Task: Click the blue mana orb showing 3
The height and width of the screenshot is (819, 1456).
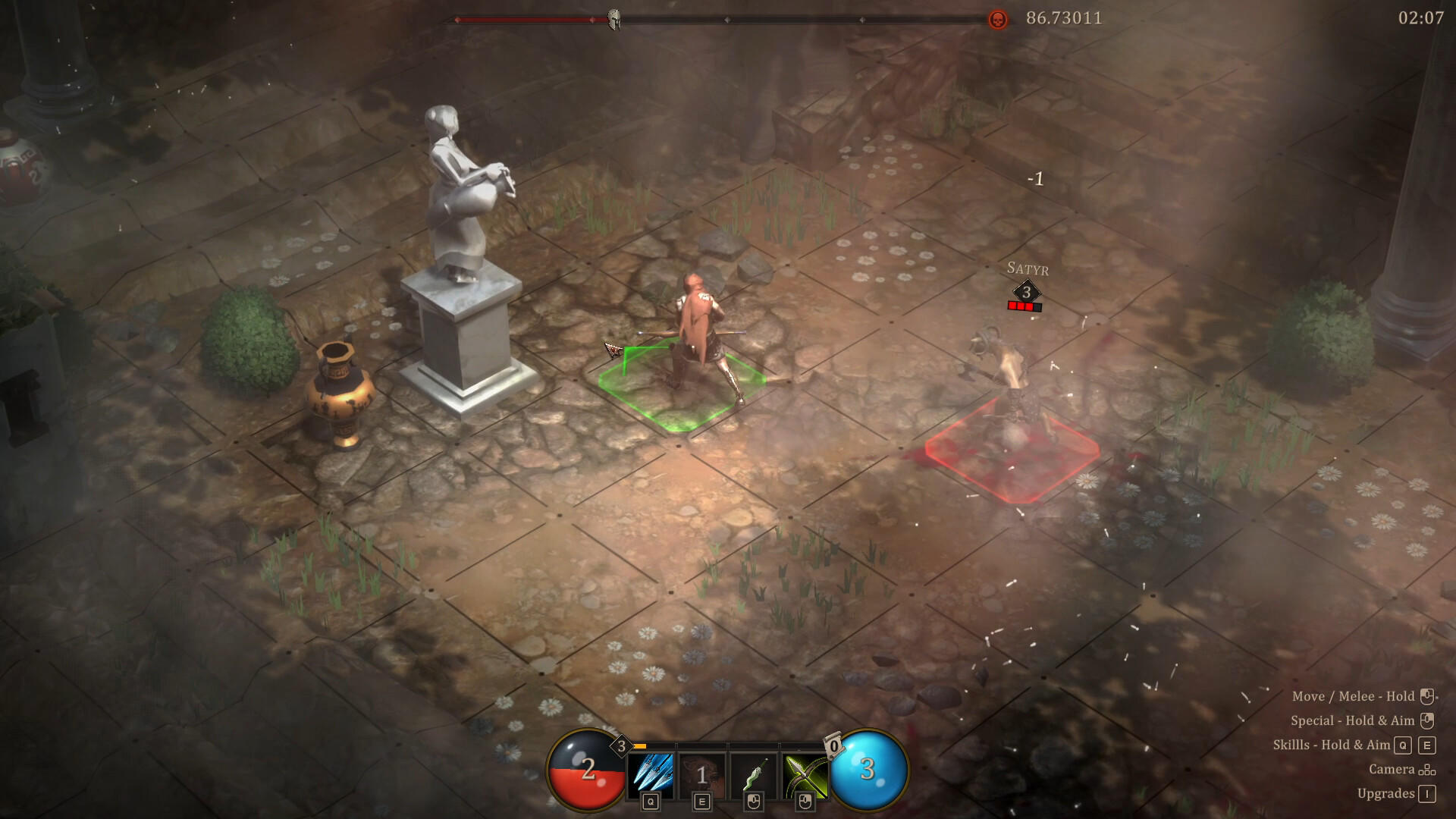Action: [868, 770]
